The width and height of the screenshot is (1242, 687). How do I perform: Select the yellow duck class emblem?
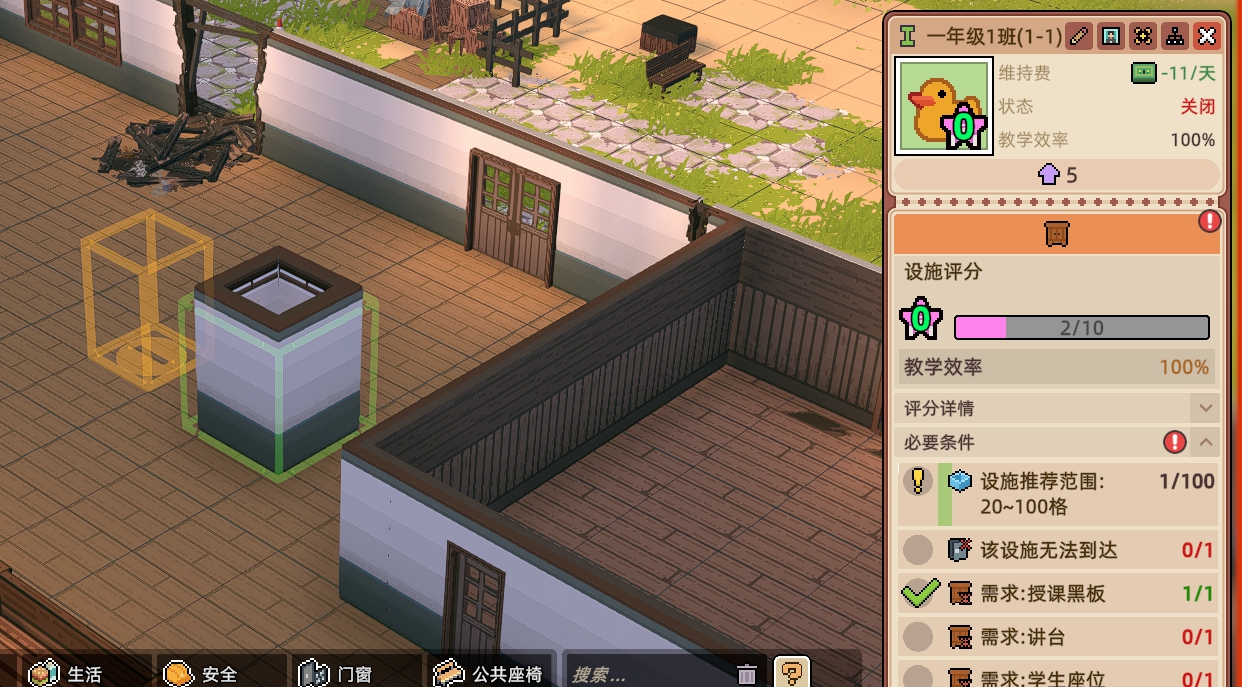click(943, 106)
